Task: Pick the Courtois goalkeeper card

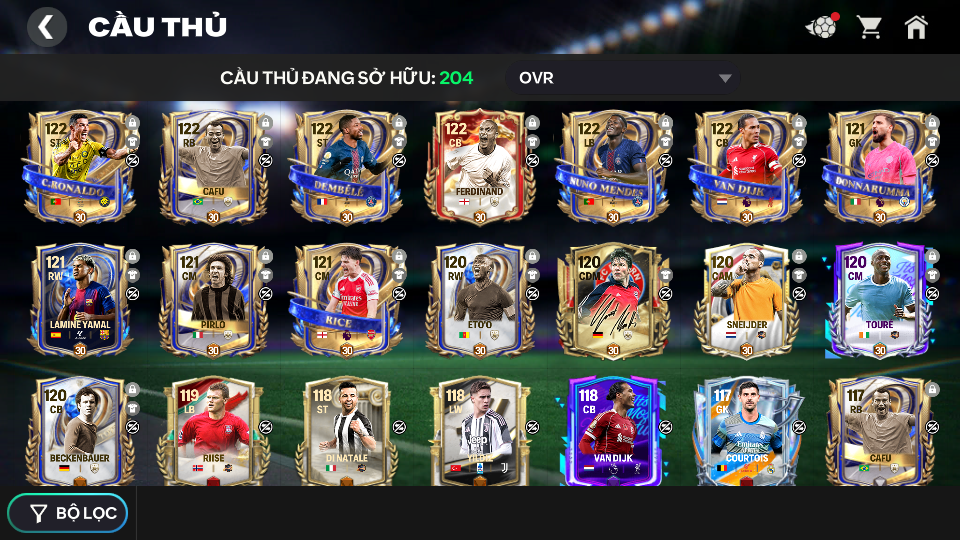Action: (746, 430)
